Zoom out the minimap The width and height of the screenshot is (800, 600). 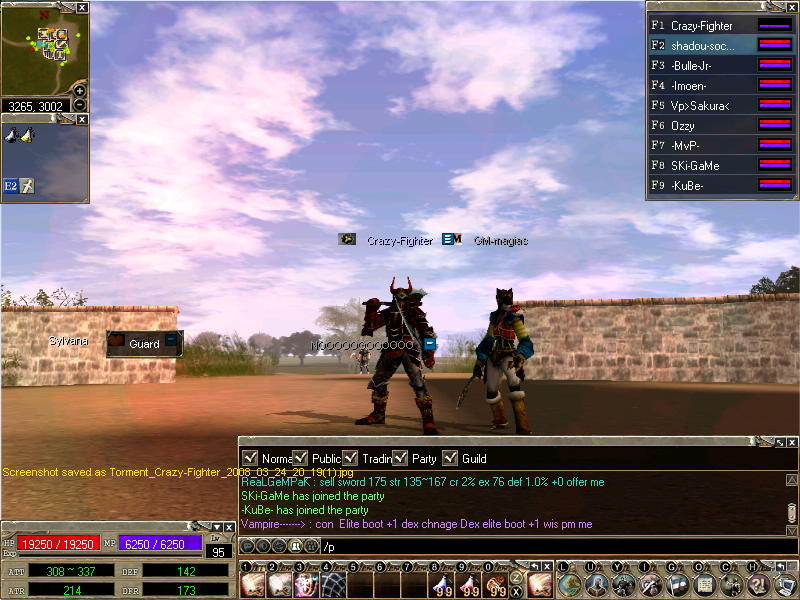click(x=80, y=104)
